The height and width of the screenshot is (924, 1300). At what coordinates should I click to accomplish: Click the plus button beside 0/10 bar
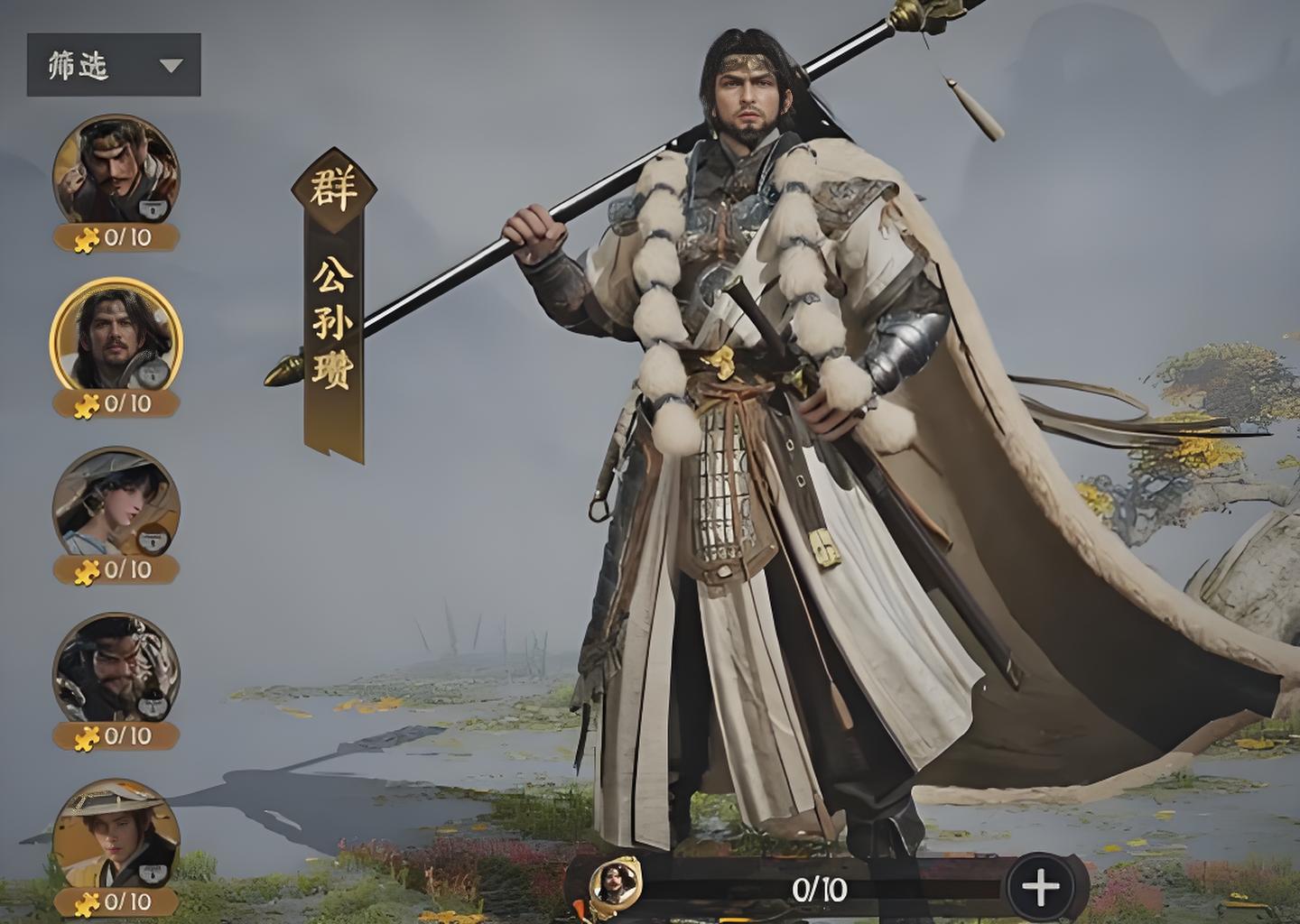tap(1040, 888)
